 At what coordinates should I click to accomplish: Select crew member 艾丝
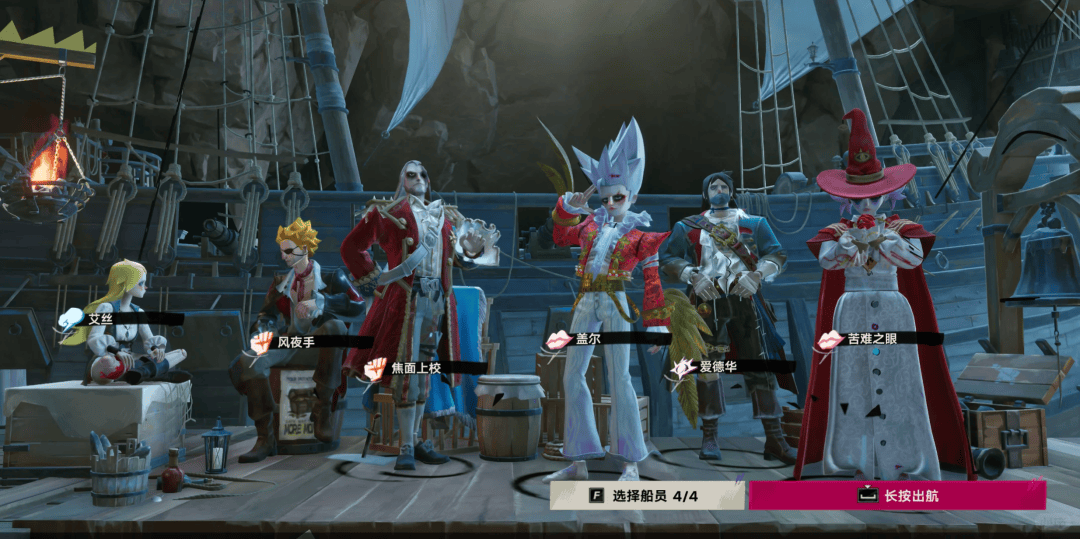click(100, 319)
